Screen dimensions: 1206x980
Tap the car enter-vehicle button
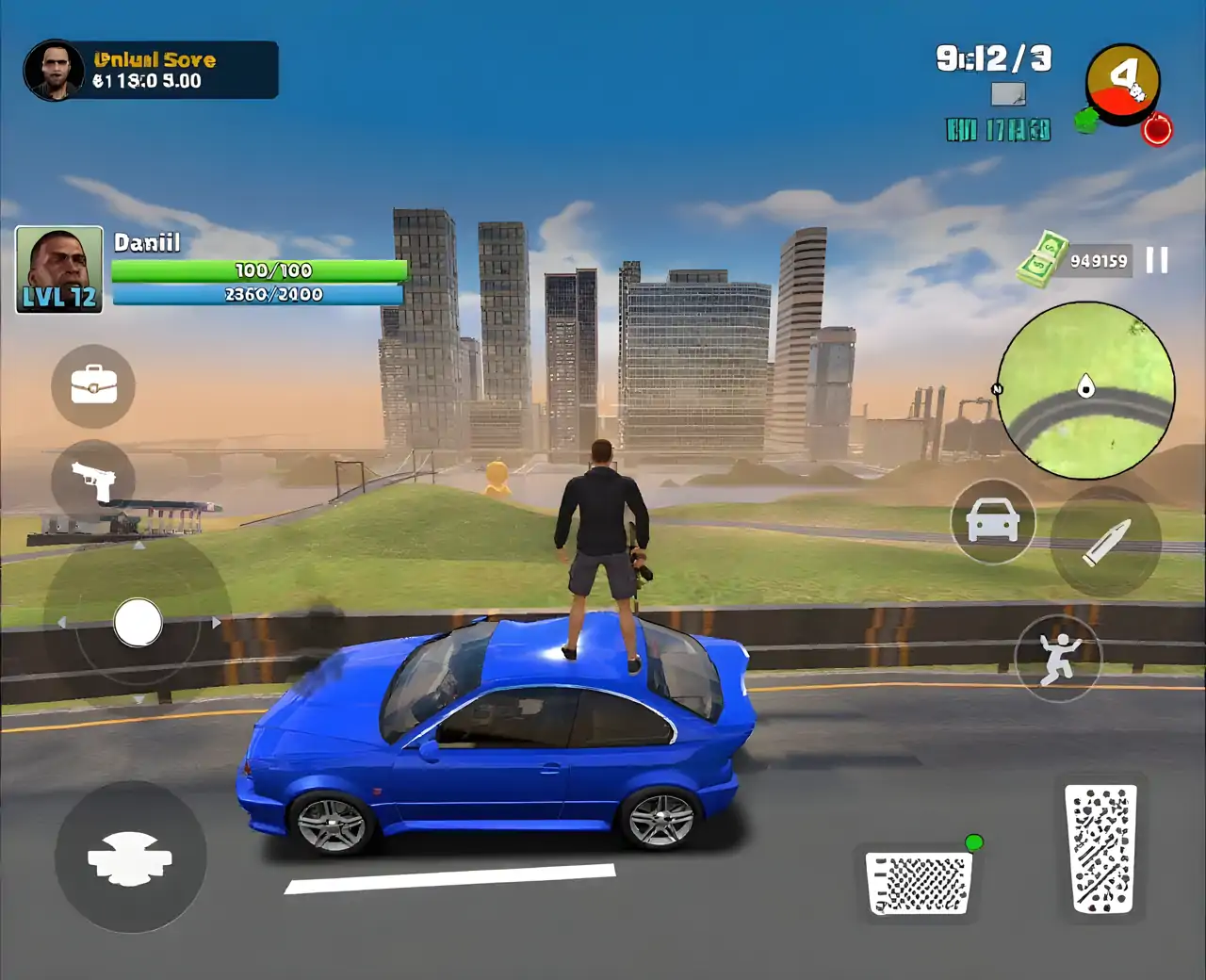tap(993, 521)
